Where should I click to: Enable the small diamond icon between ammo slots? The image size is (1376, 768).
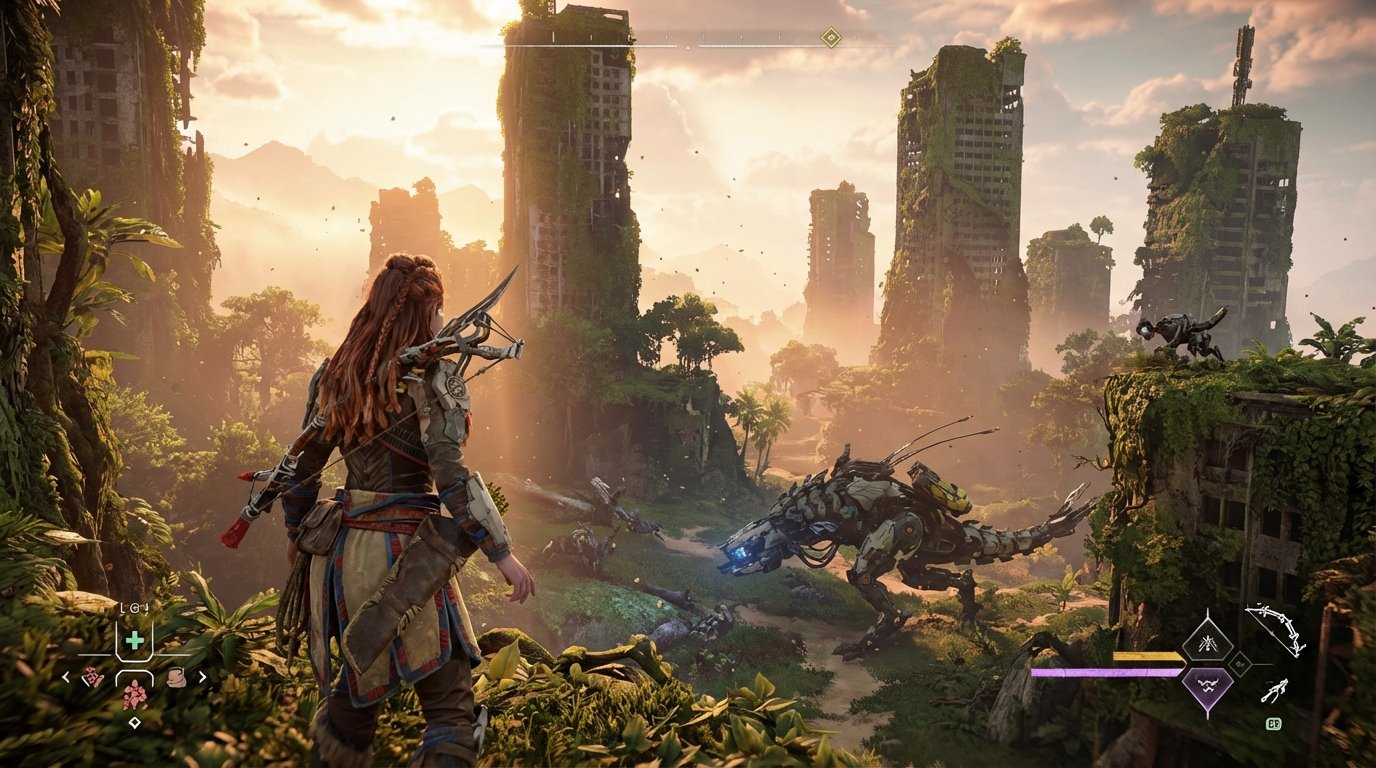[1241, 665]
